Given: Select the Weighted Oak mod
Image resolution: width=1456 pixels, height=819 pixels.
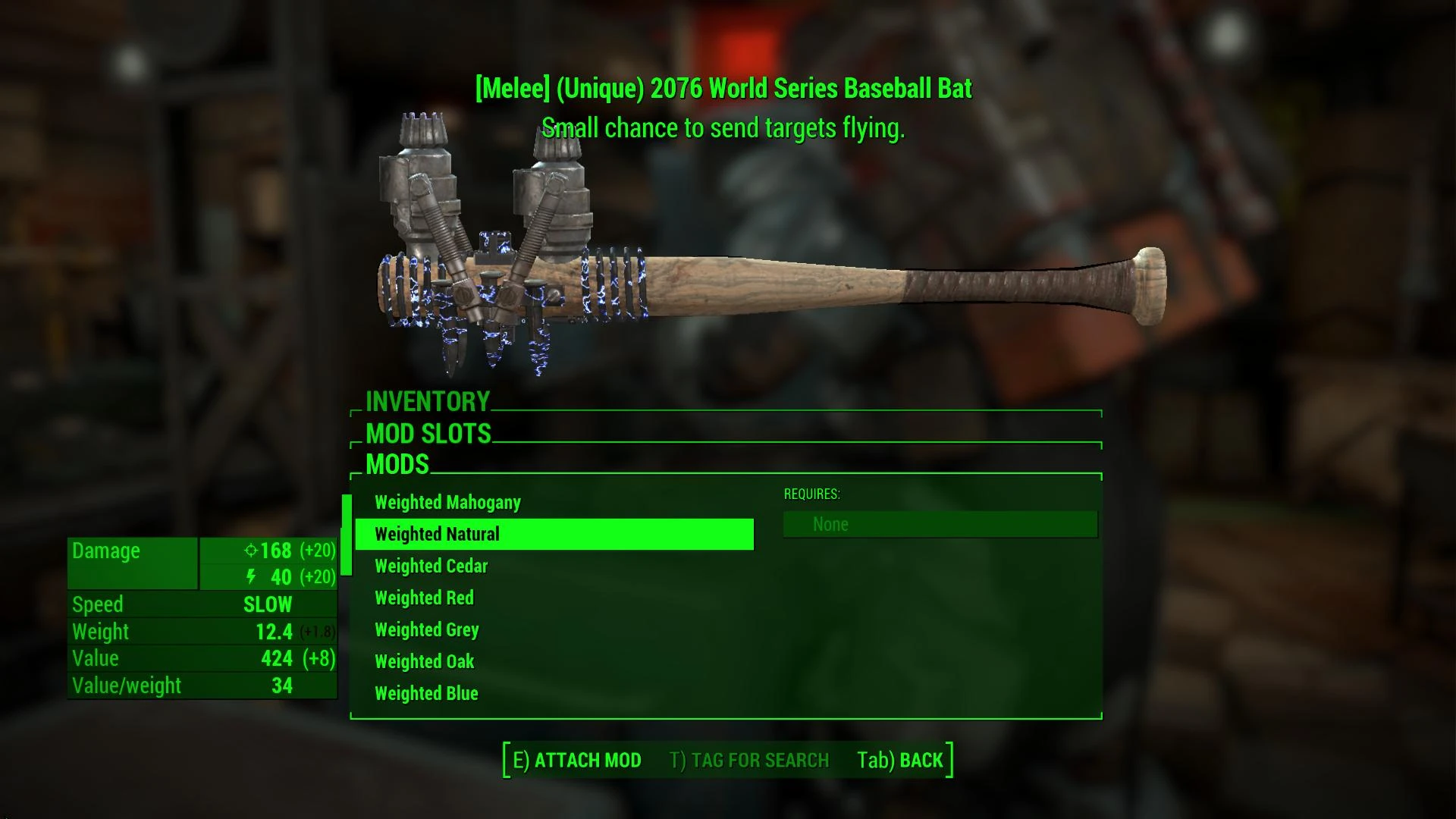Looking at the screenshot, I should pos(423,661).
